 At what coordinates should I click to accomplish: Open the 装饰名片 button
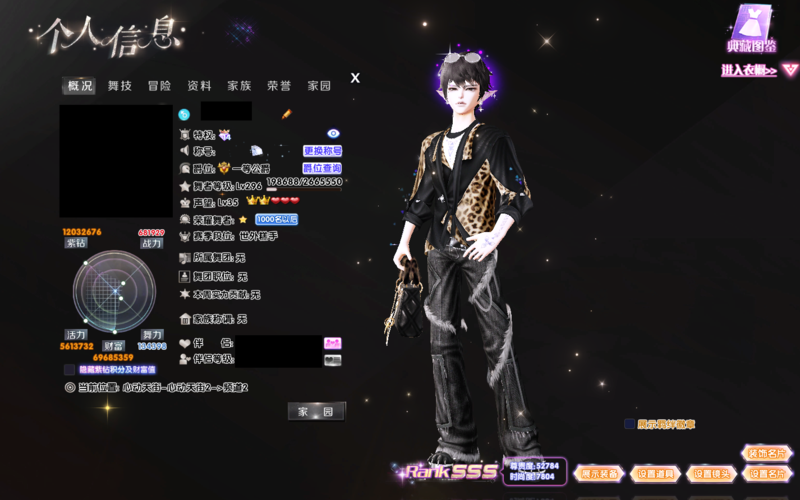point(768,453)
